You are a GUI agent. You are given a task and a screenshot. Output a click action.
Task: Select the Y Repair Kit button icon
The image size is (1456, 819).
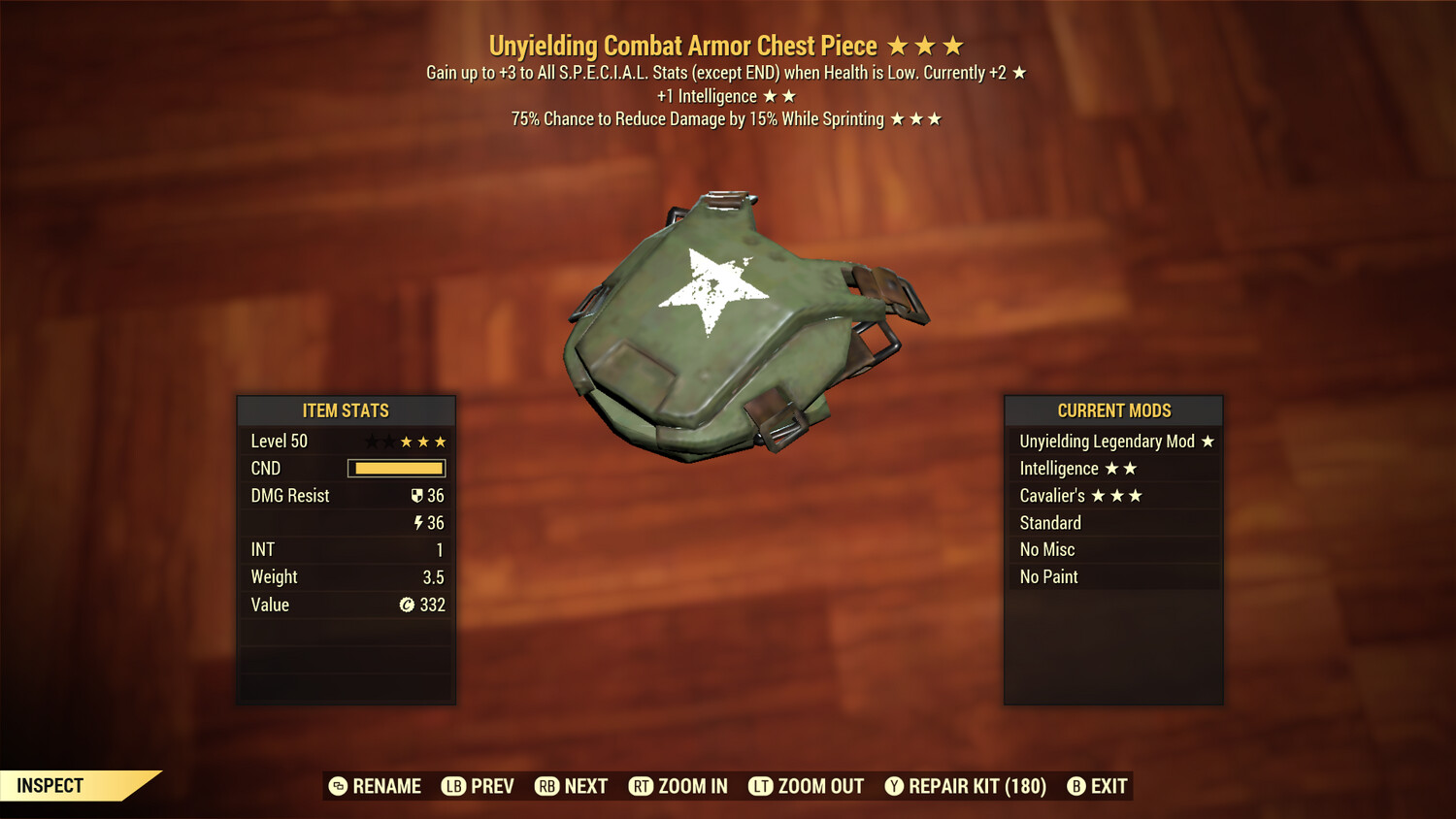894,786
